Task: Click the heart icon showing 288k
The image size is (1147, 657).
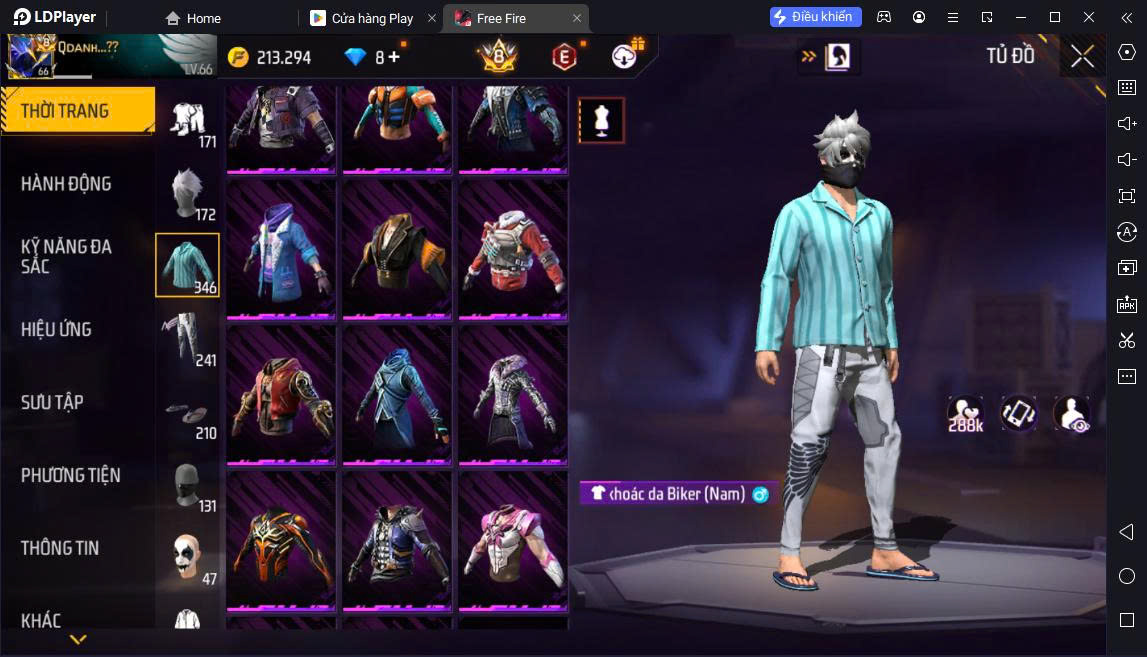Action: point(966,414)
